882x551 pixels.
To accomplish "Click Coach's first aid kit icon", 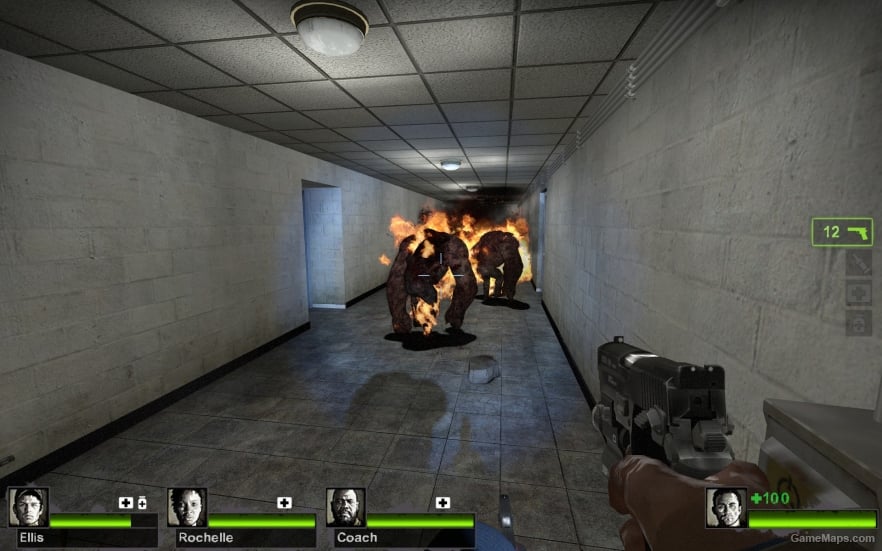I will (443, 502).
